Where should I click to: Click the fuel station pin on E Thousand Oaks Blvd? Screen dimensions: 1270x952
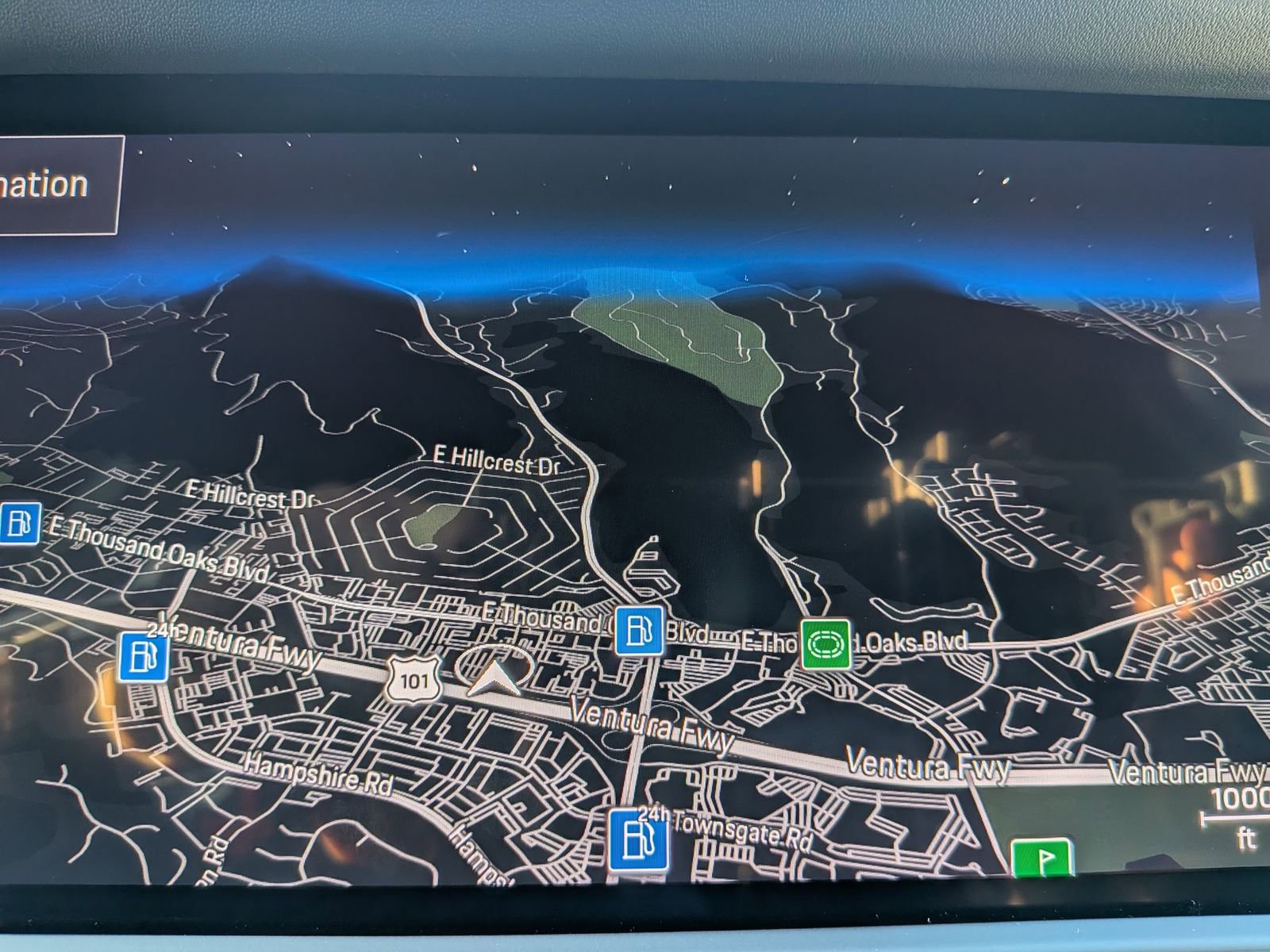pyautogui.click(x=639, y=631)
